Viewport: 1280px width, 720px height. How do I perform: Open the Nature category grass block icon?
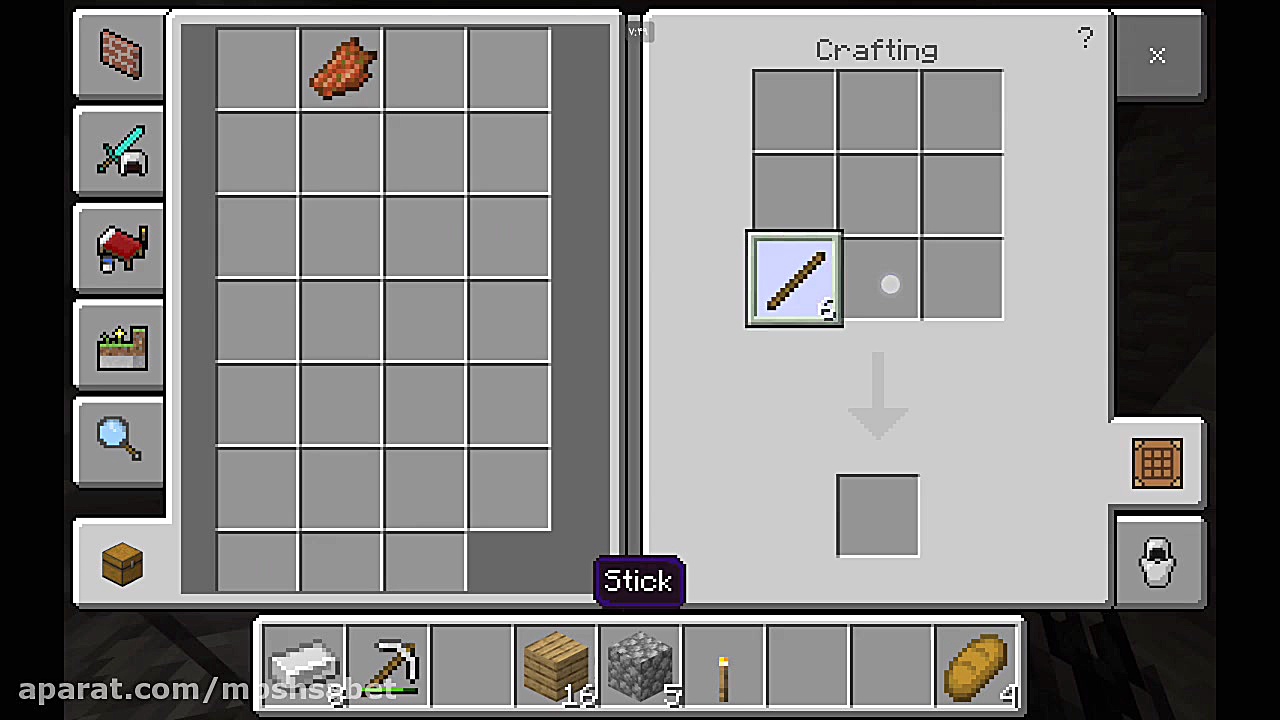click(119, 345)
